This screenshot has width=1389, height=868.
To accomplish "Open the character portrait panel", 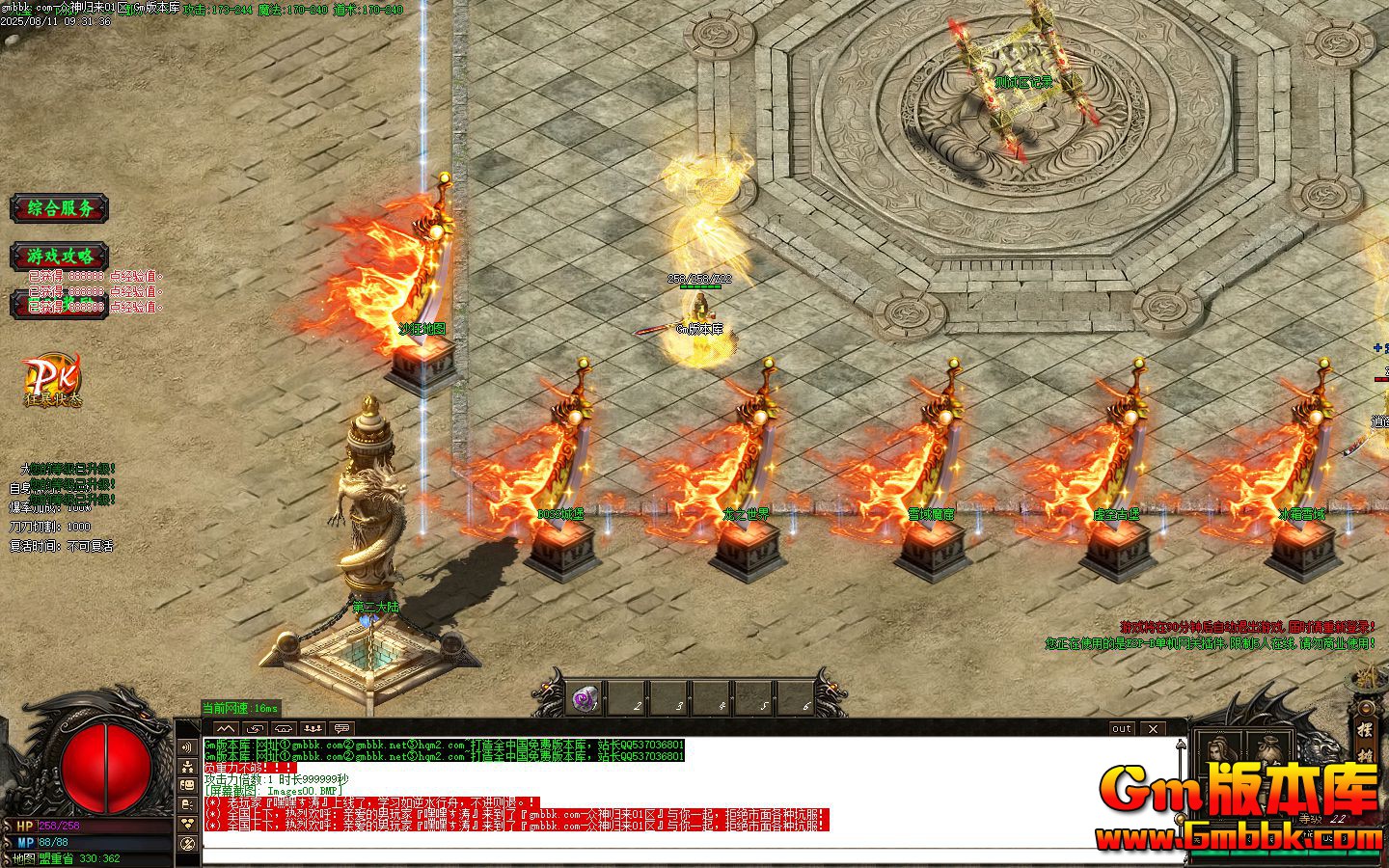I will (x=1217, y=748).
